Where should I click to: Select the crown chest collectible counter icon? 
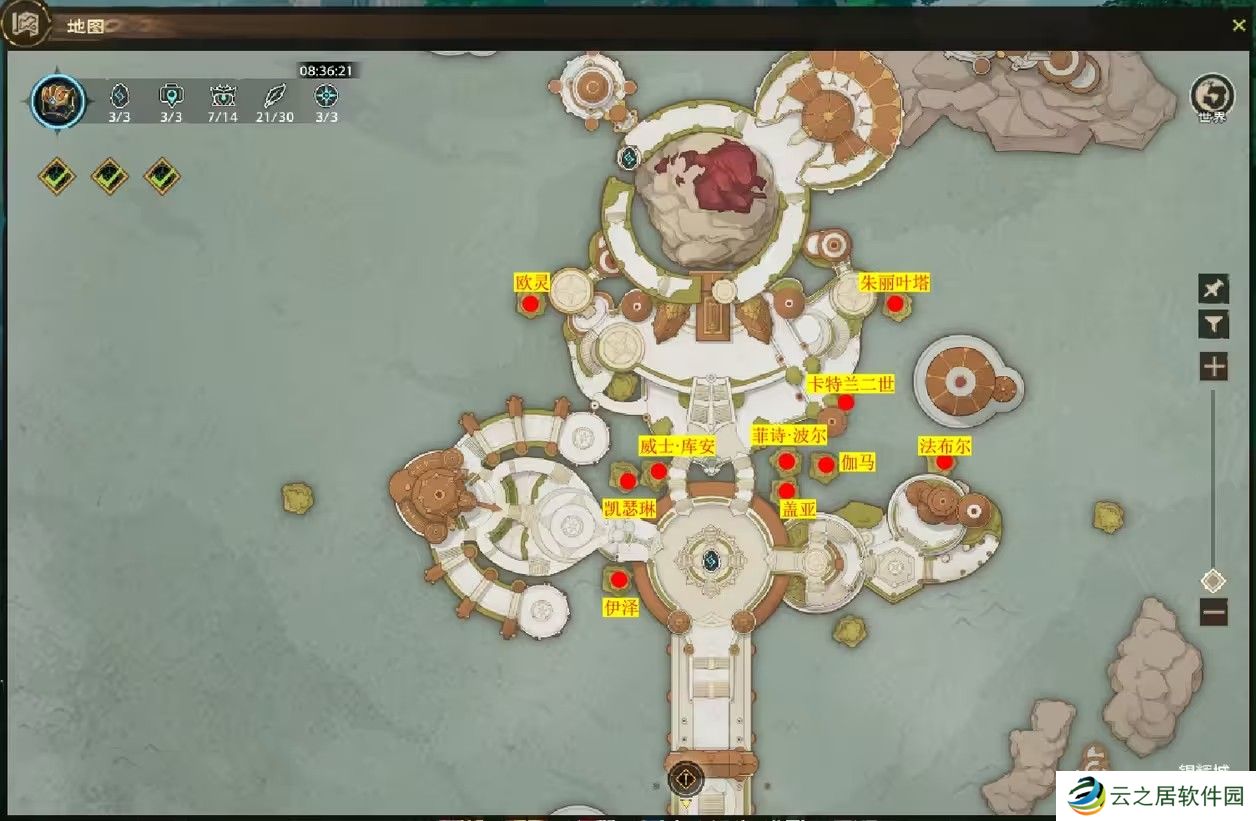coord(222,97)
